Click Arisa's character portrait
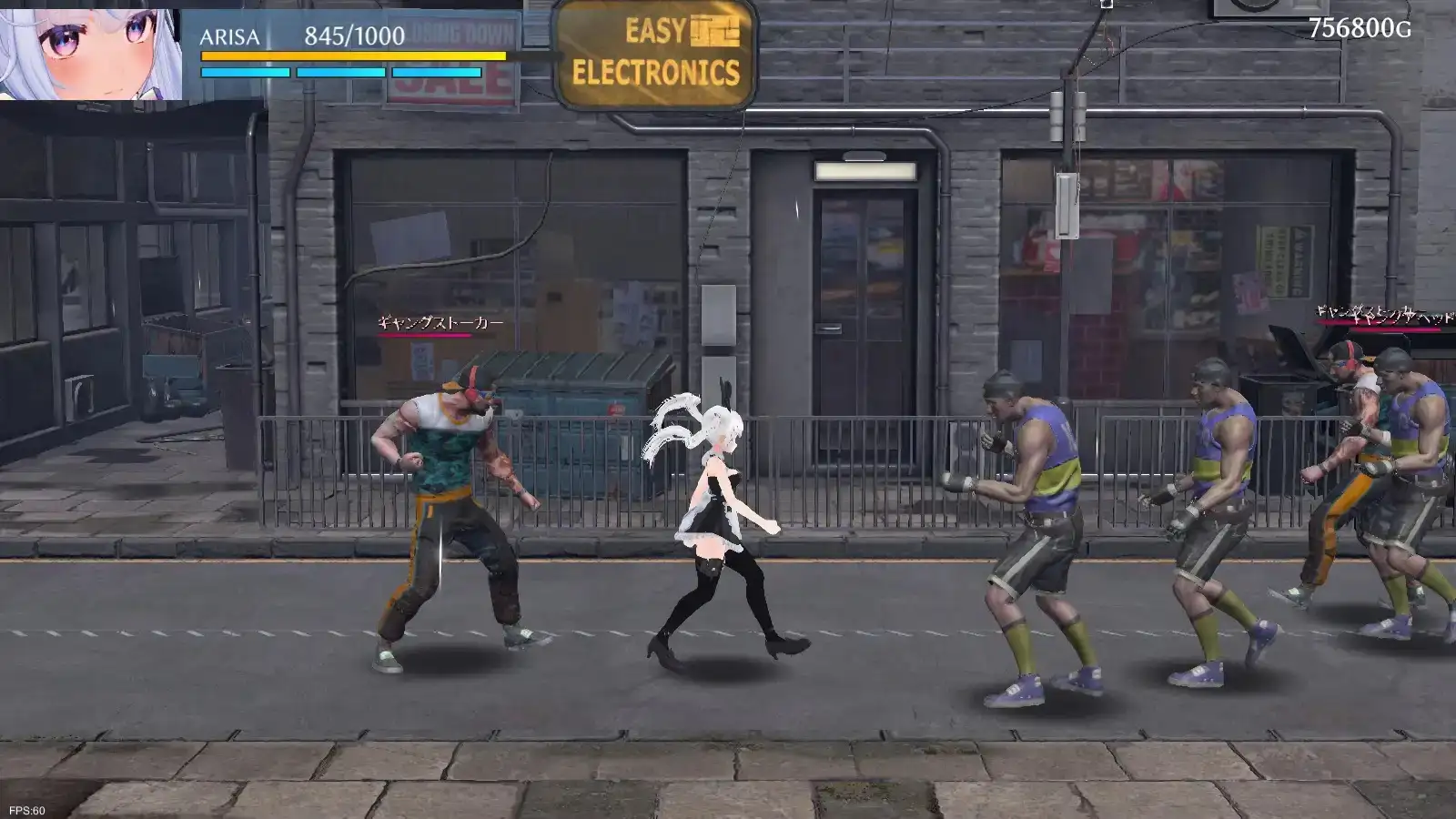1456x819 pixels. pos(90,52)
